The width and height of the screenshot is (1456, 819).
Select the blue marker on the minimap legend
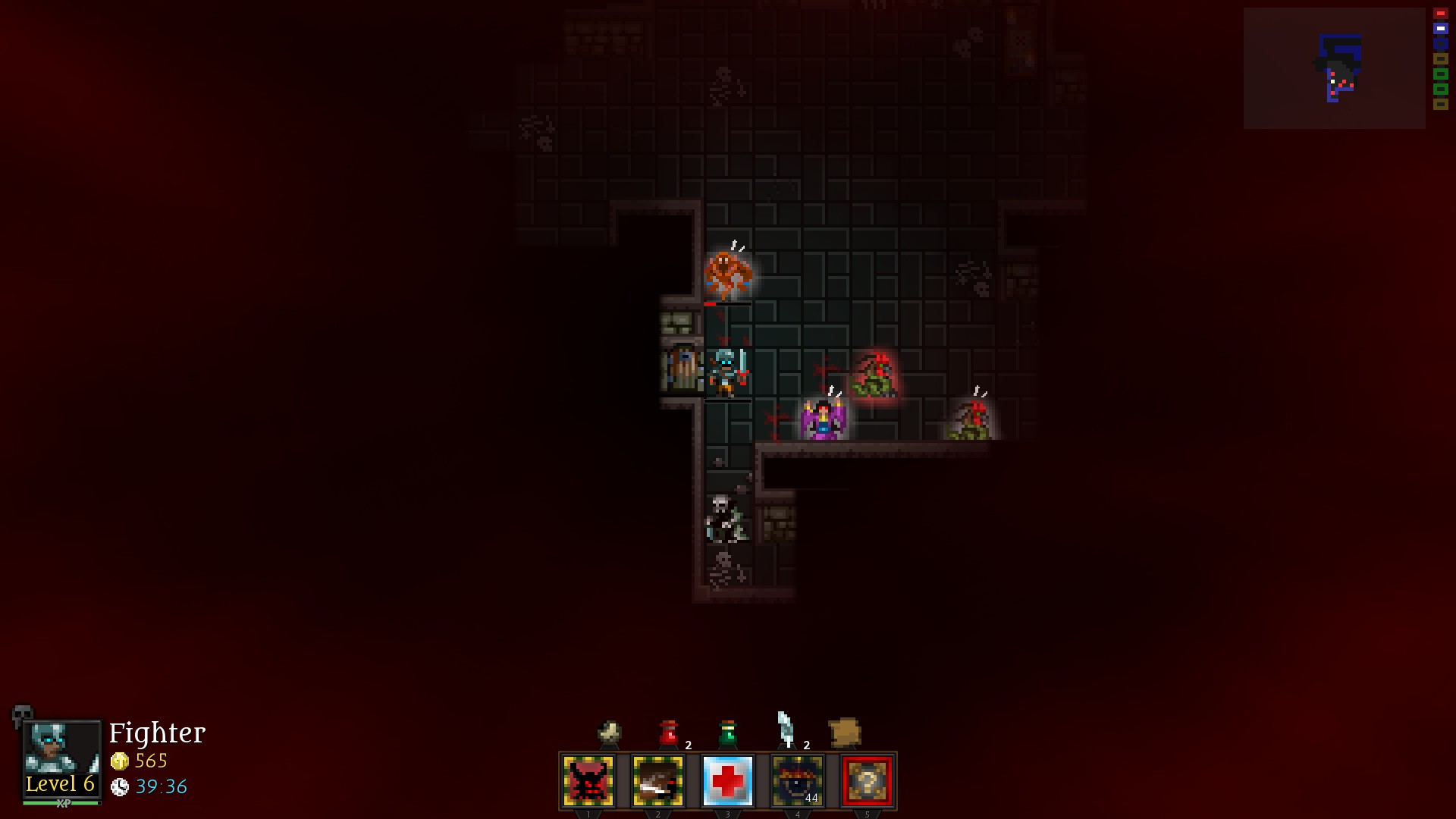pyautogui.click(x=1440, y=28)
